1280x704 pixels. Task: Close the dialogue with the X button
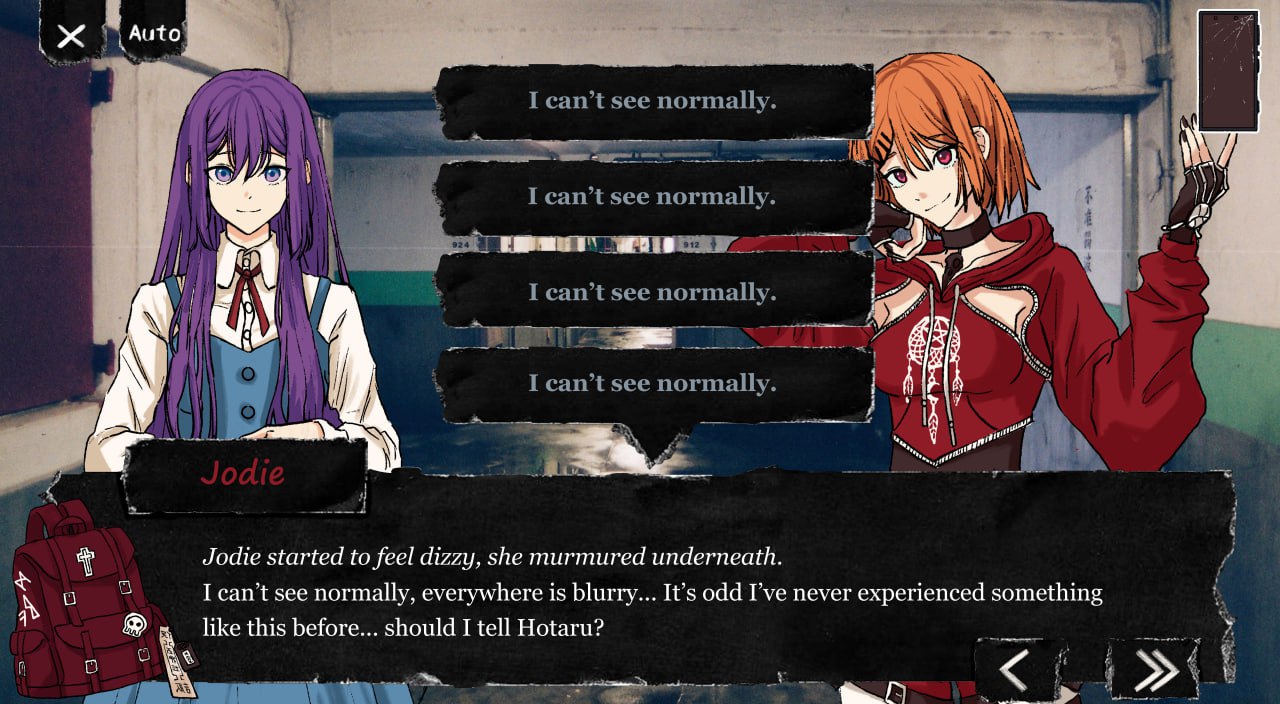click(x=71, y=36)
